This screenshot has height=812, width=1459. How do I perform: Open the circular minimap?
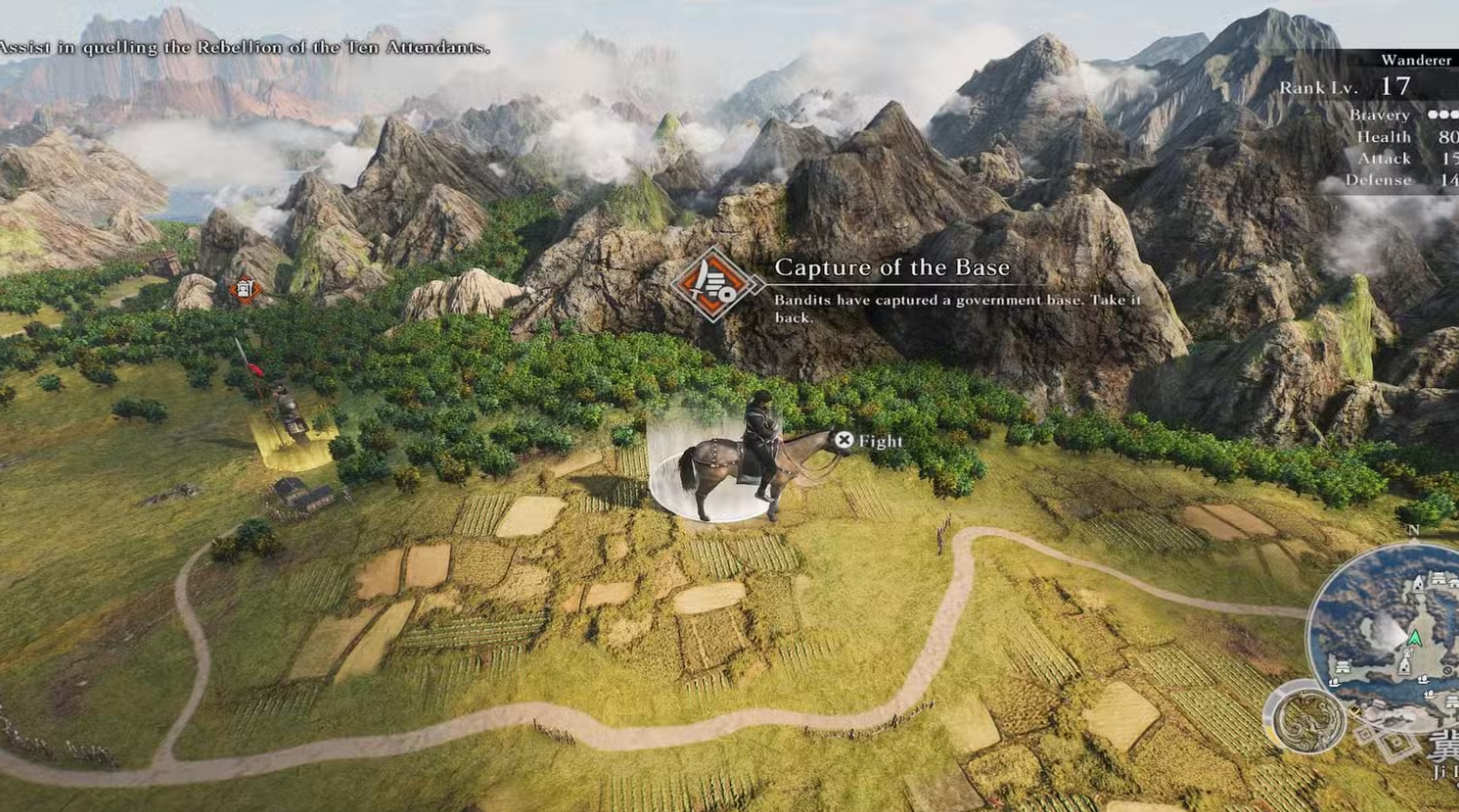tap(1390, 628)
